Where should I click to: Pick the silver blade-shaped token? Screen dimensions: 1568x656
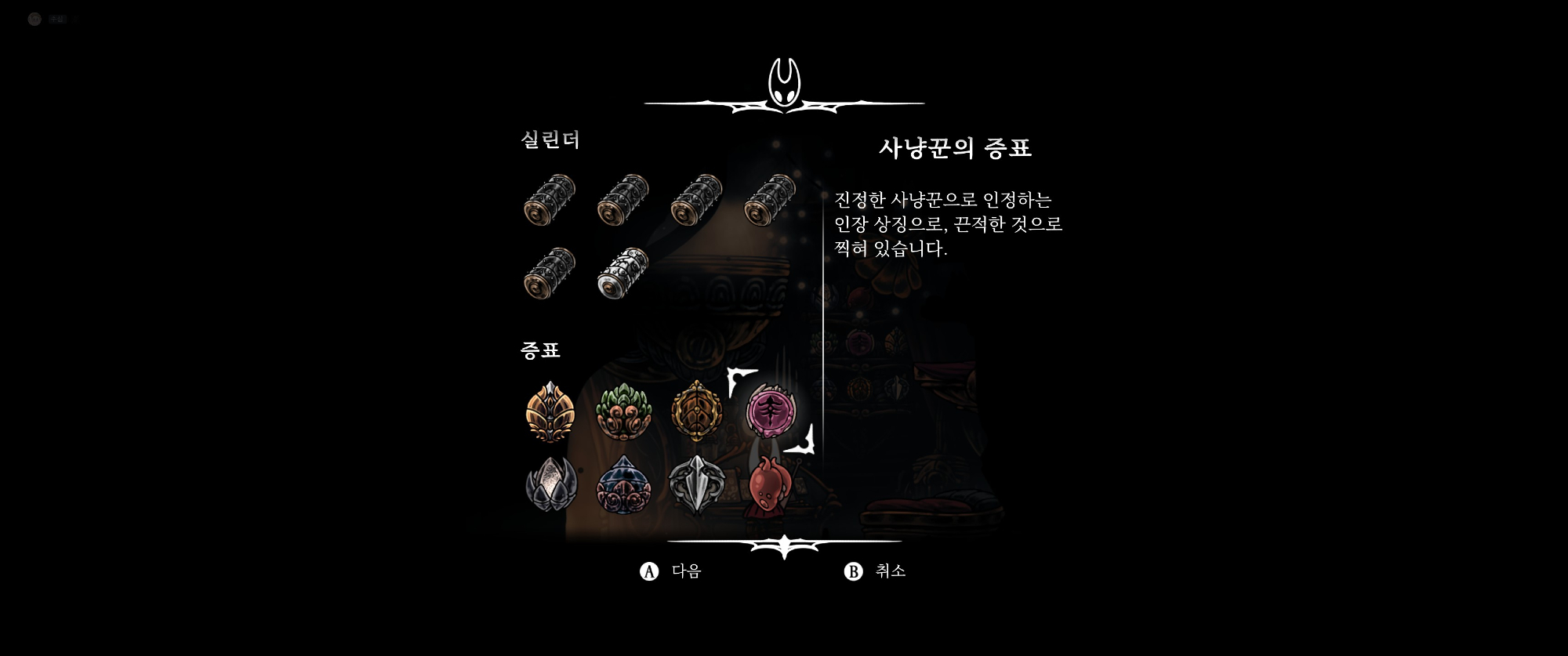click(x=696, y=484)
